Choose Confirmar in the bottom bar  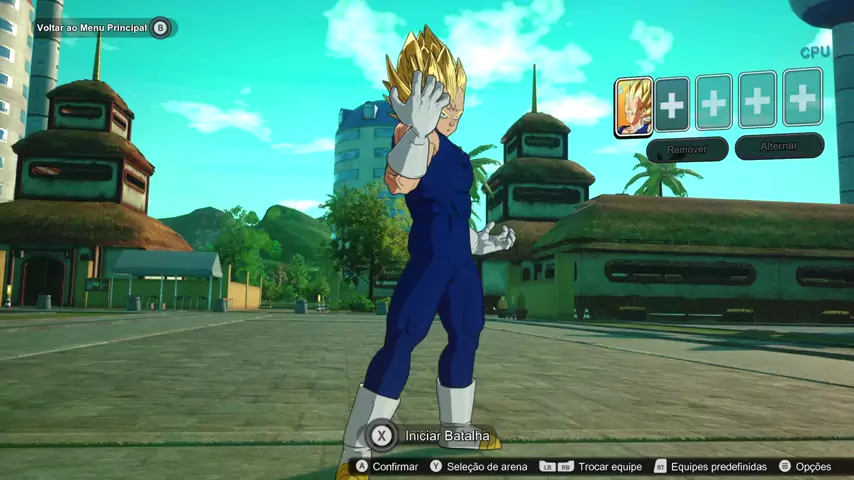point(387,466)
